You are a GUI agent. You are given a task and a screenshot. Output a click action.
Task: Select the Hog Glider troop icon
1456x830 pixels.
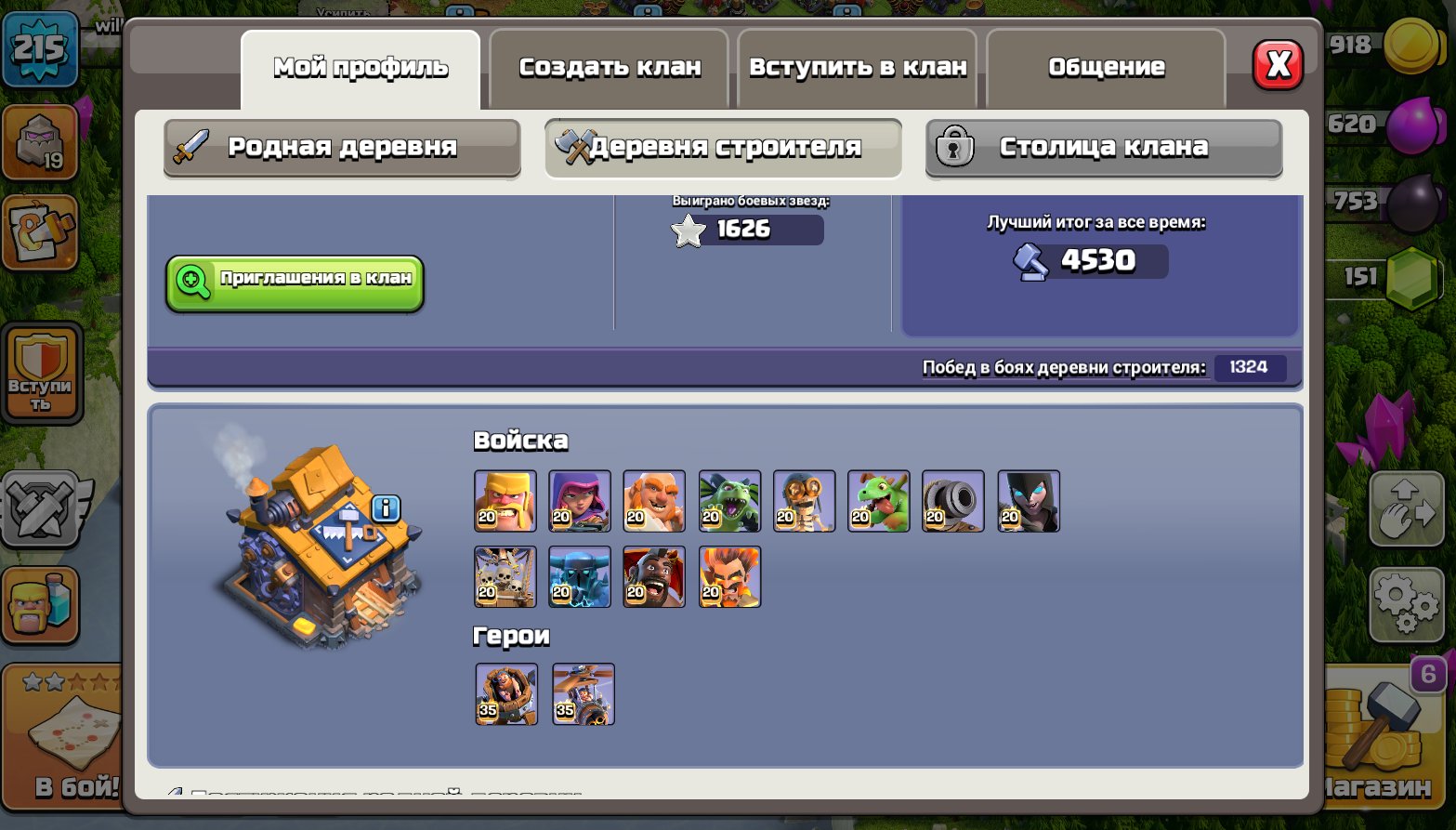(654, 576)
